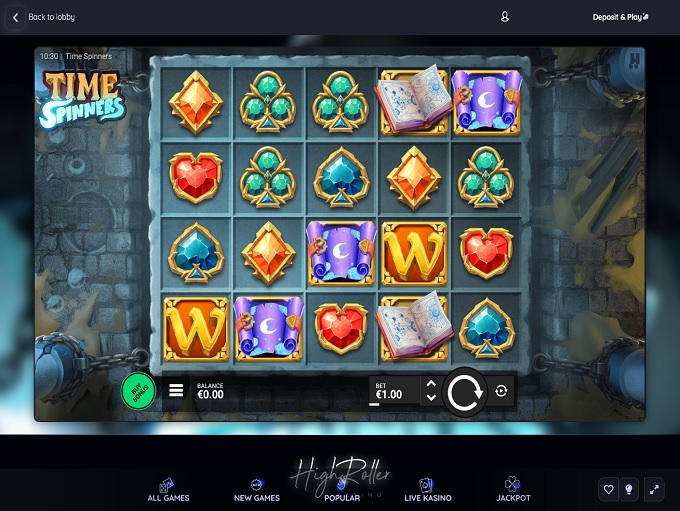Viewport: 680px width, 511px height.
Task: Click the lightbulb icon
Action: click(630, 489)
